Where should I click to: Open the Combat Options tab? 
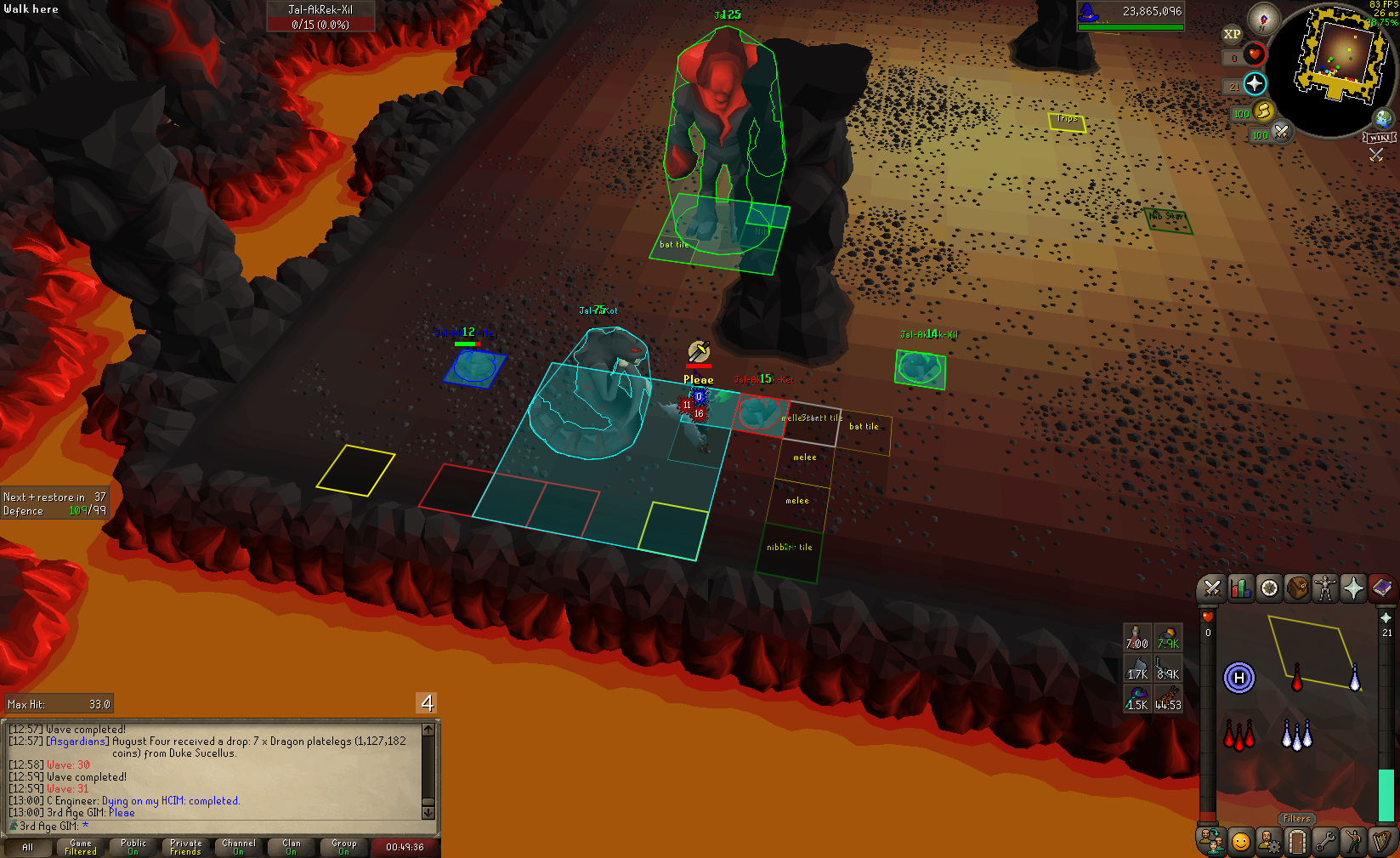tap(1212, 588)
